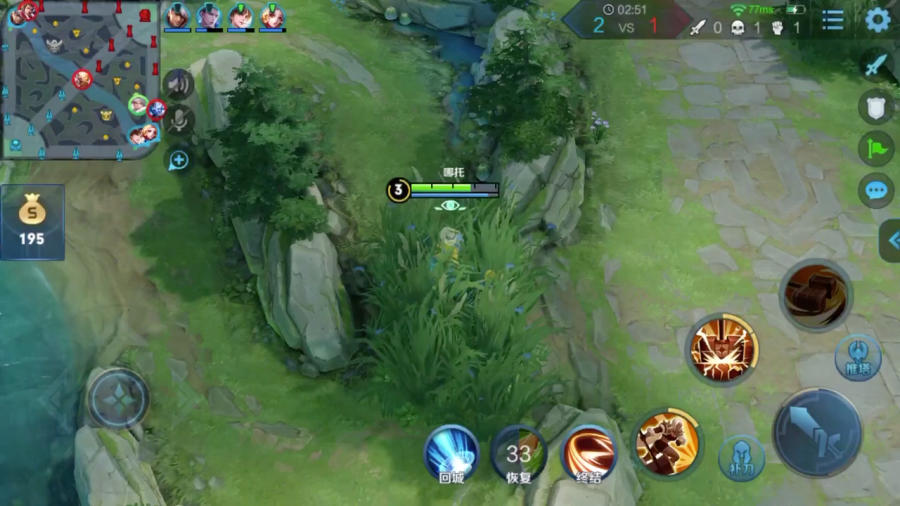Tap the 恢复 heal ability
This screenshot has height=506, width=900.
[x=518, y=452]
